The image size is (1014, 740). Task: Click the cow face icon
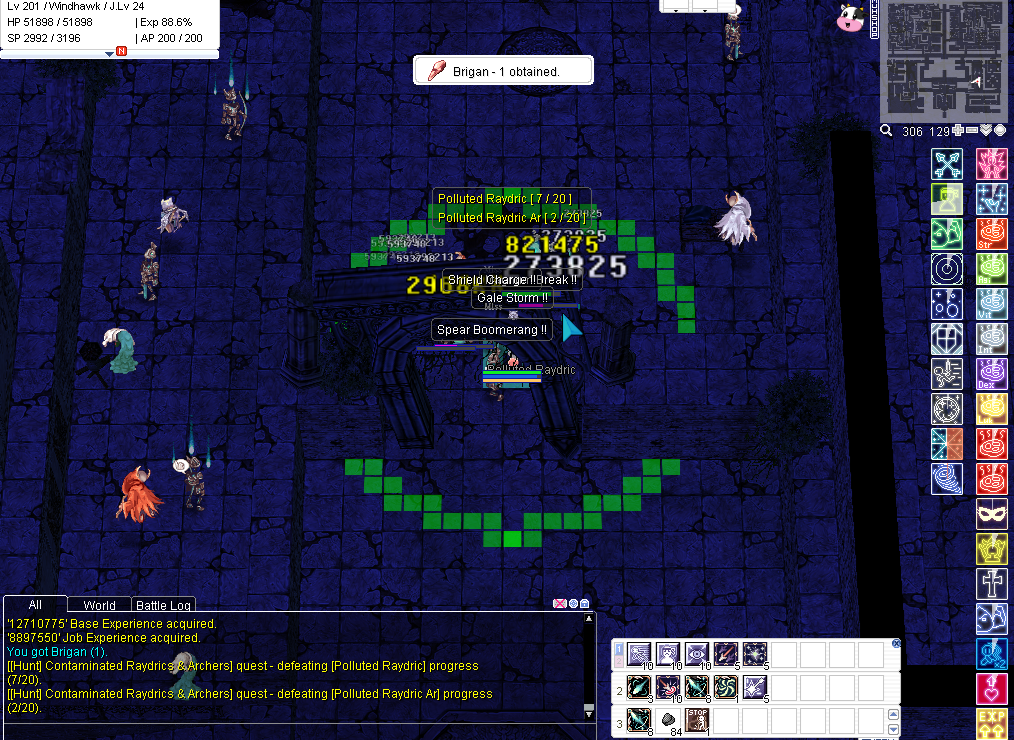point(850,17)
